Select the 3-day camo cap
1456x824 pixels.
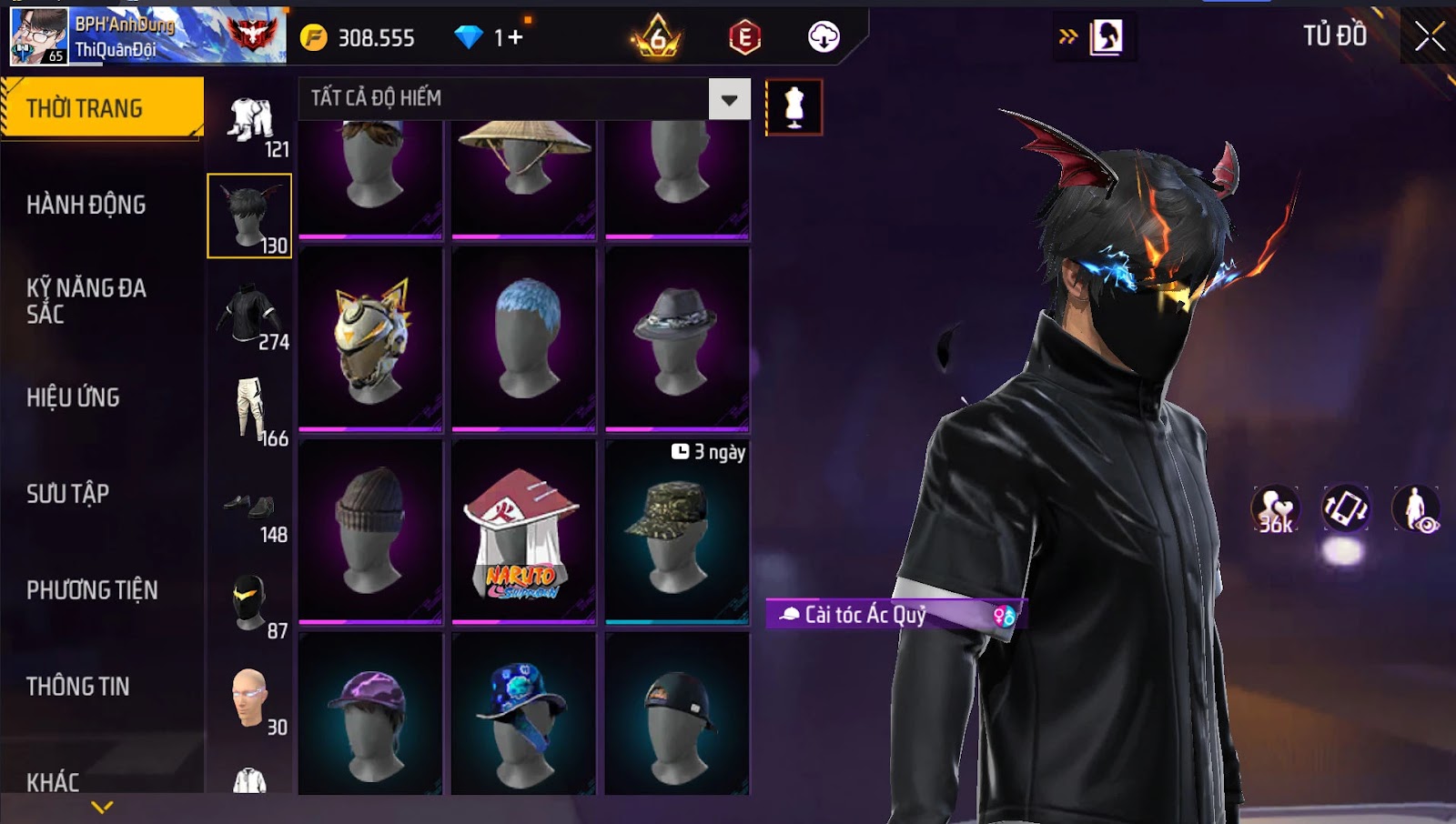click(x=677, y=533)
